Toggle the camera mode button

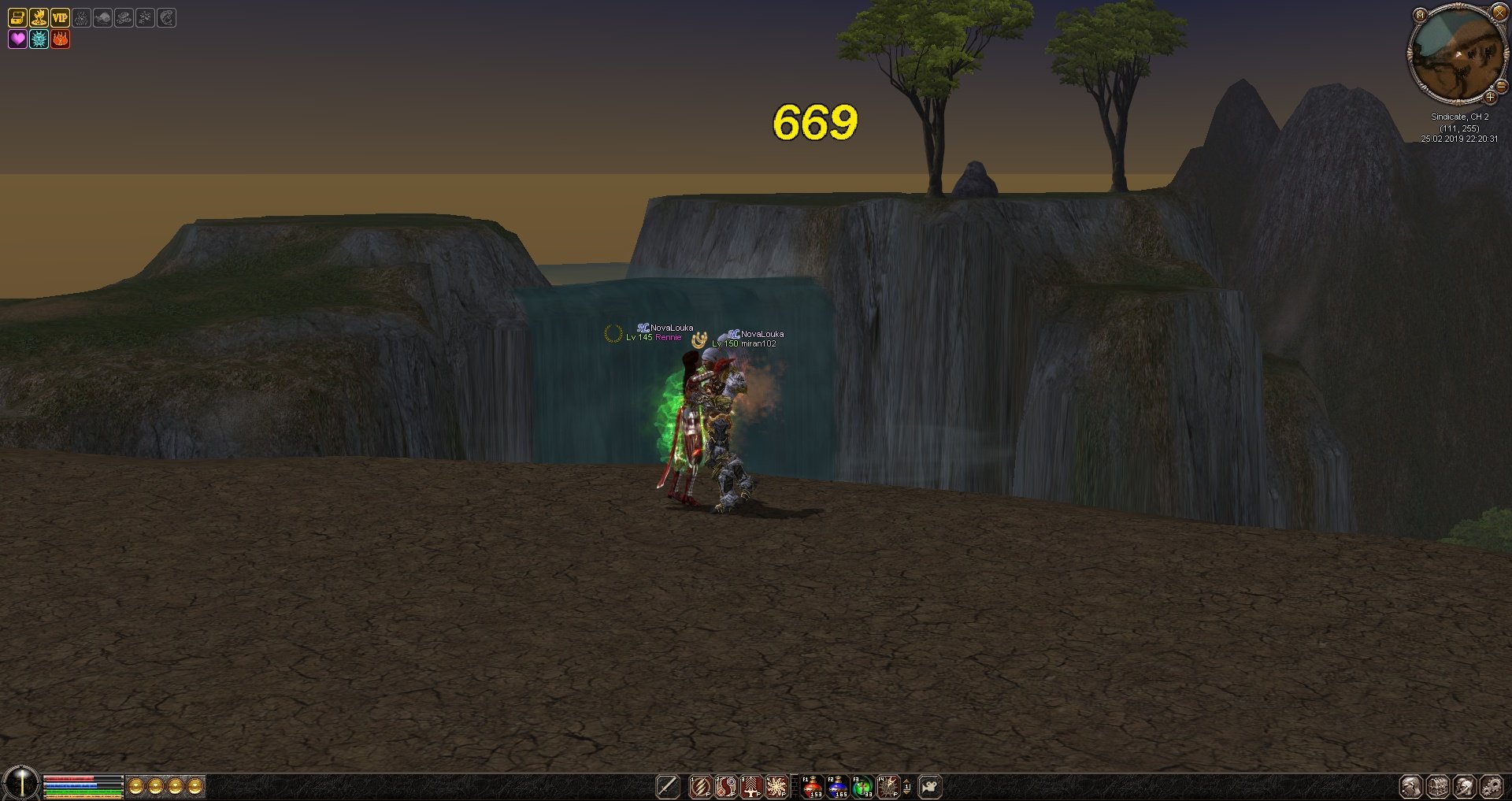click(930, 786)
